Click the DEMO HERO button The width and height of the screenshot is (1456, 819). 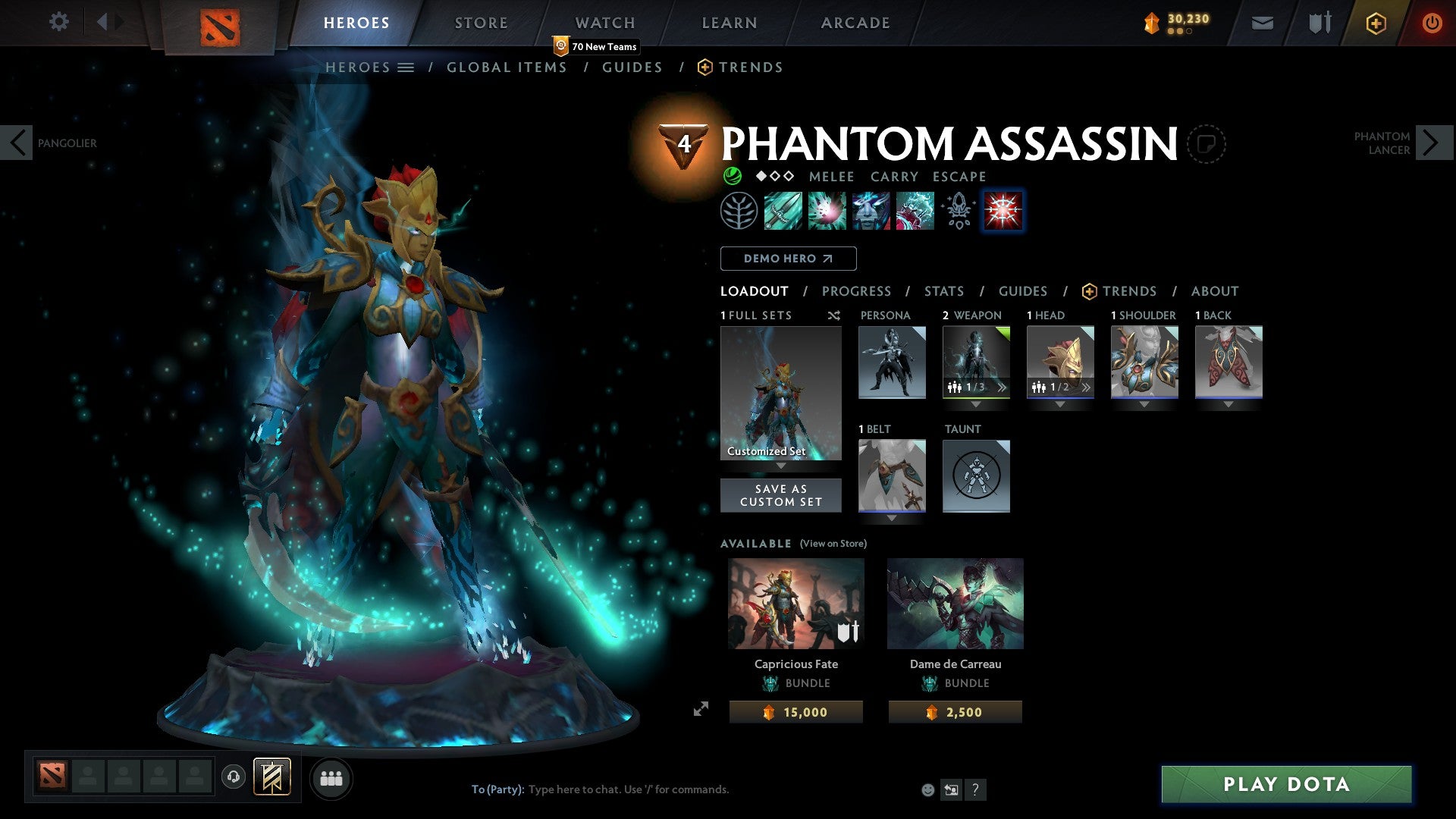(788, 258)
